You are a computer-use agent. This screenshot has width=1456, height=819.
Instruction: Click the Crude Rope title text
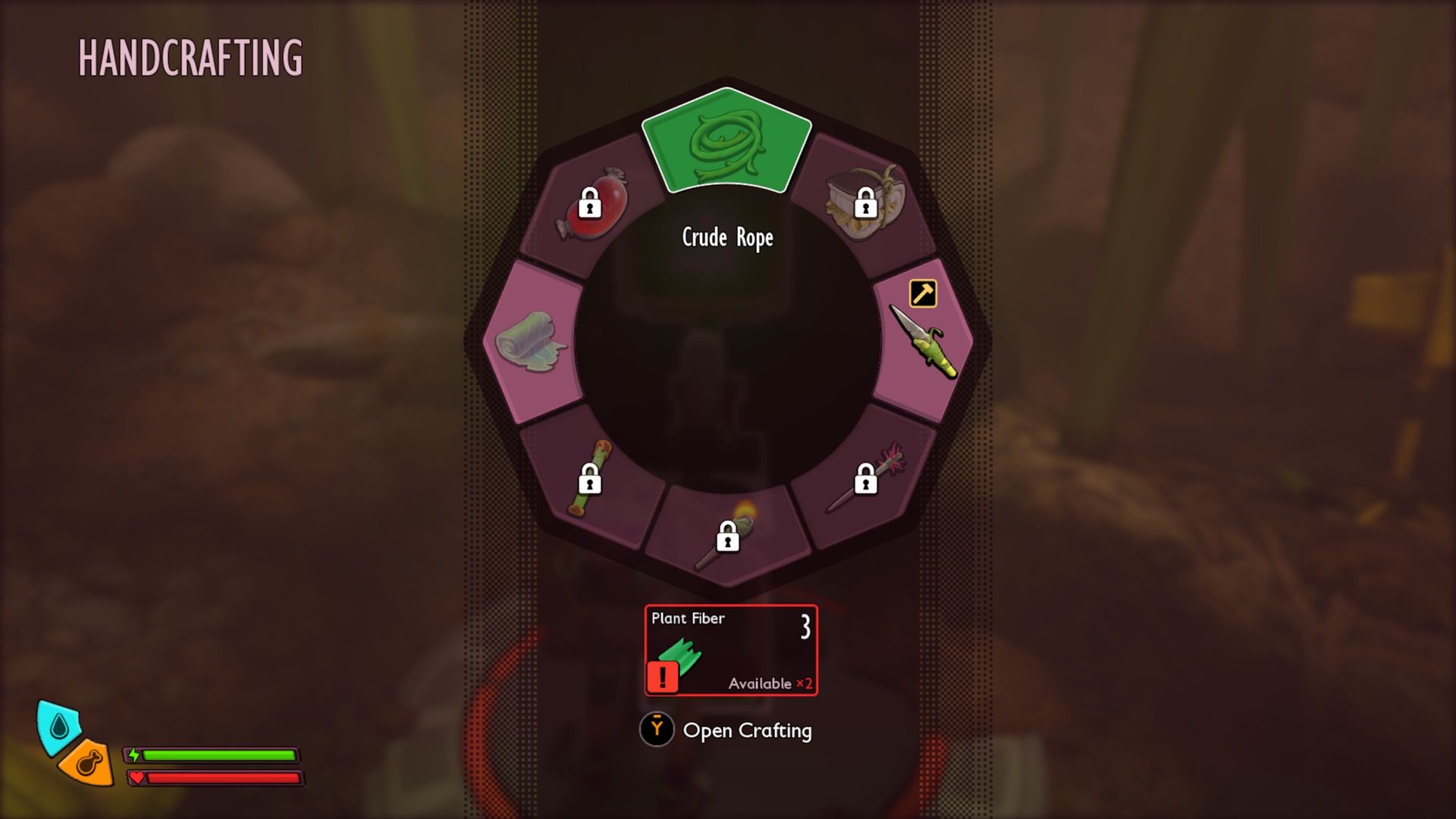(726, 238)
